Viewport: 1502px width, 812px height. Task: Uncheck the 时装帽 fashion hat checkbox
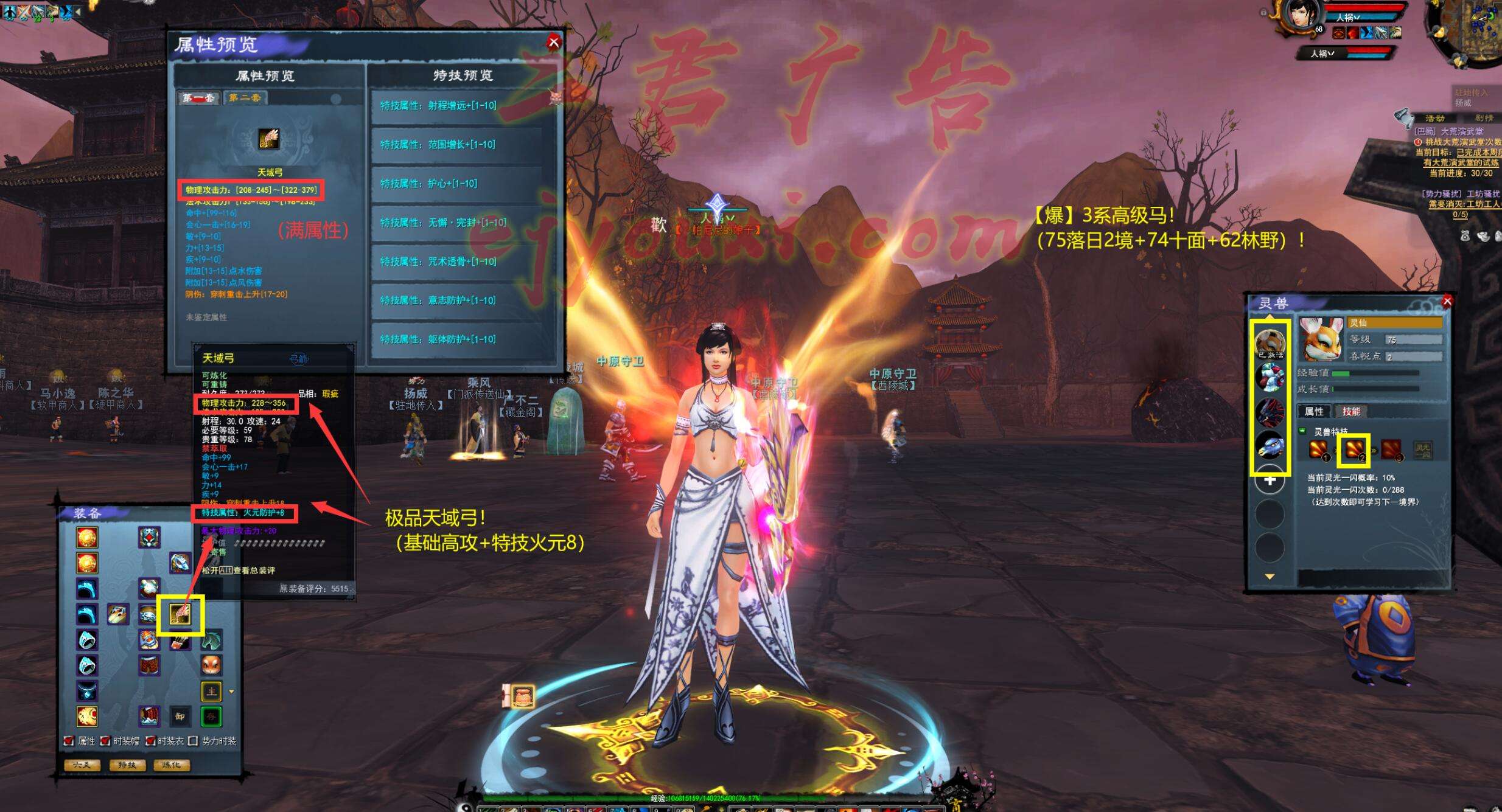pyautogui.click(x=105, y=741)
